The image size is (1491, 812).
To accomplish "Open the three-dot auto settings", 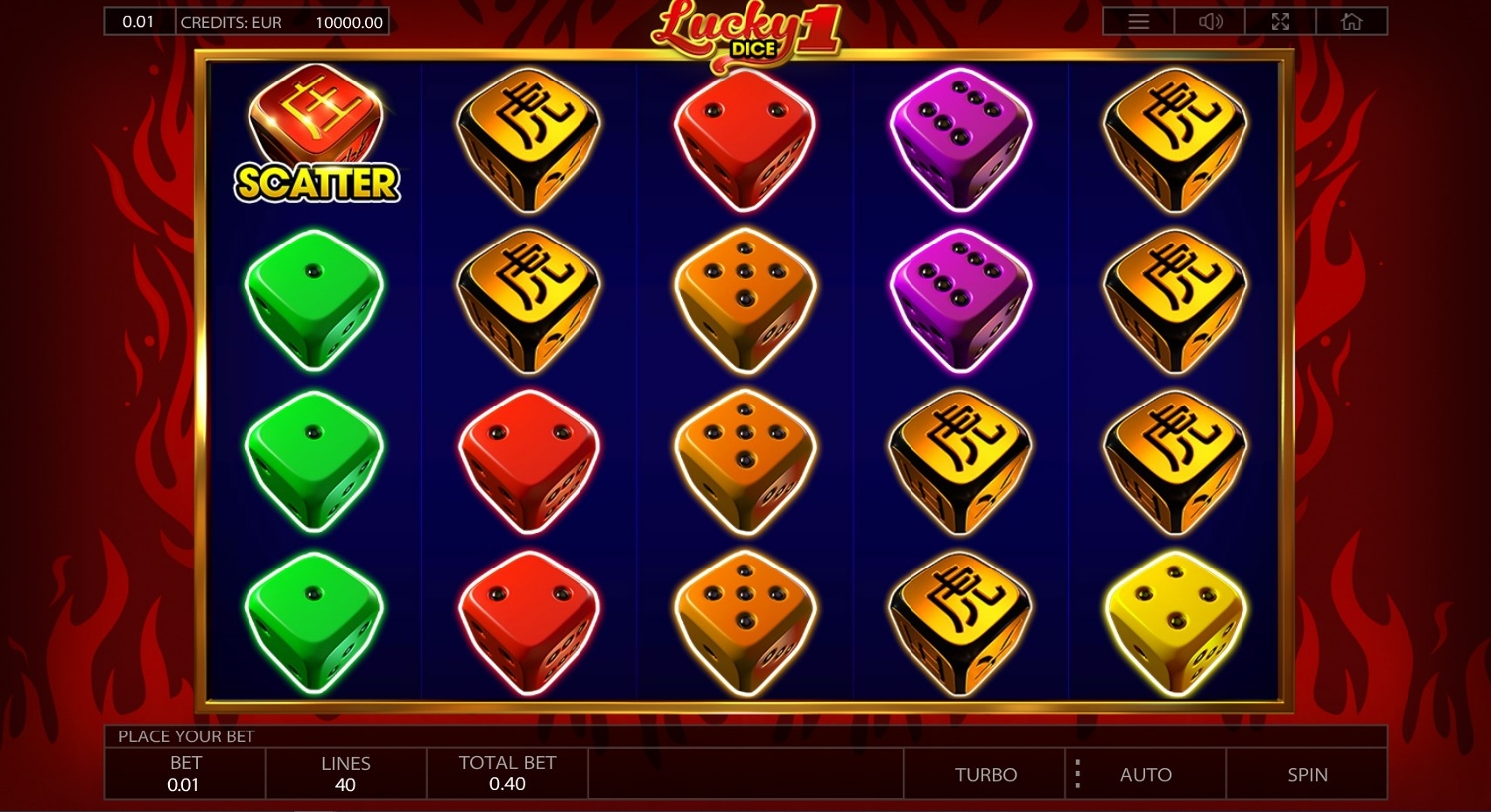I will pyautogui.click(x=1077, y=774).
